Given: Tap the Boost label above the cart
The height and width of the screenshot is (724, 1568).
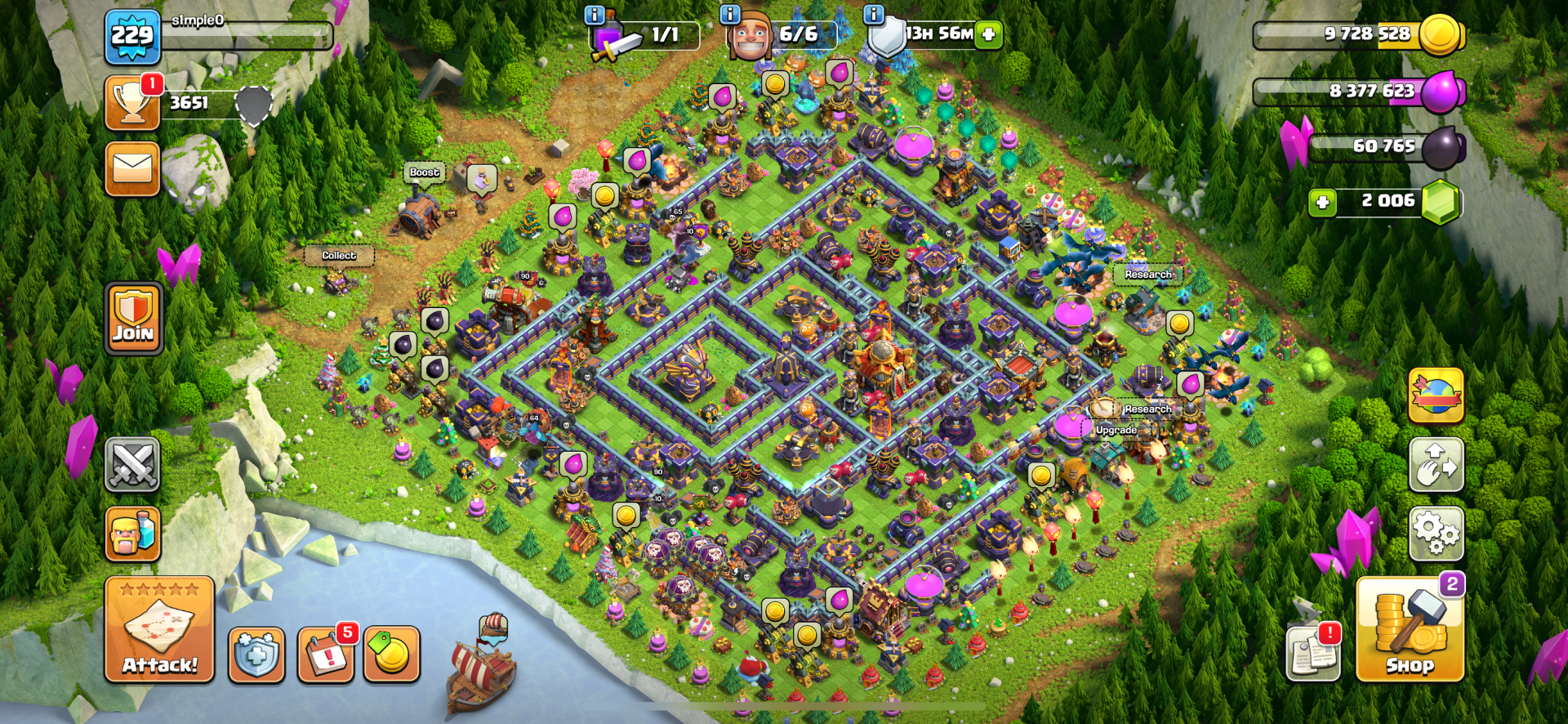Looking at the screenshot, I should click(425, 172).
